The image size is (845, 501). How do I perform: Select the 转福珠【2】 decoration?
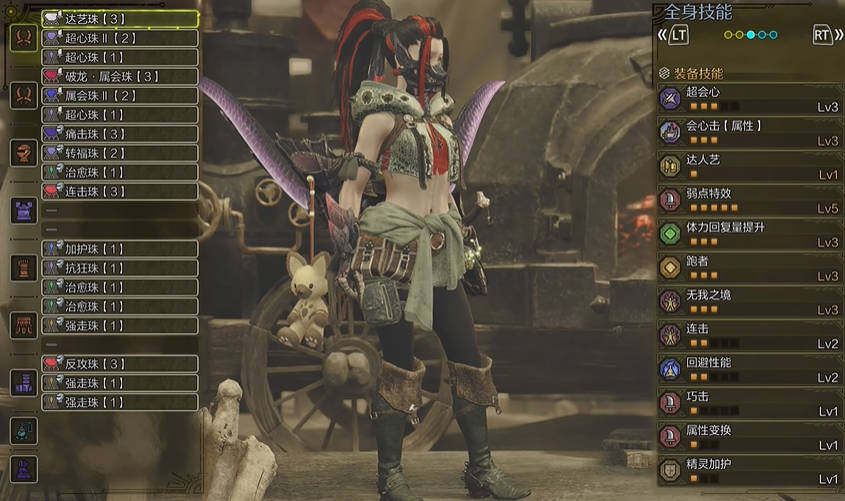[119, 153]
